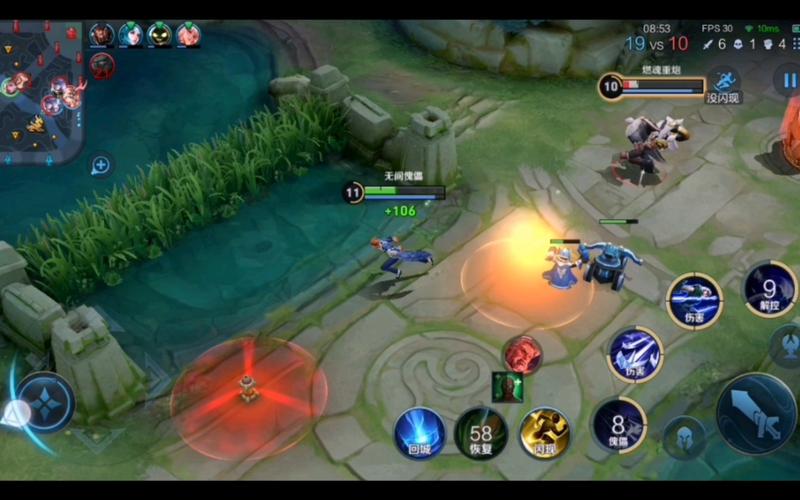
Task: Tap the red enemy portrait below teammates
Action: pyautogui.click(x=102, y=66)
